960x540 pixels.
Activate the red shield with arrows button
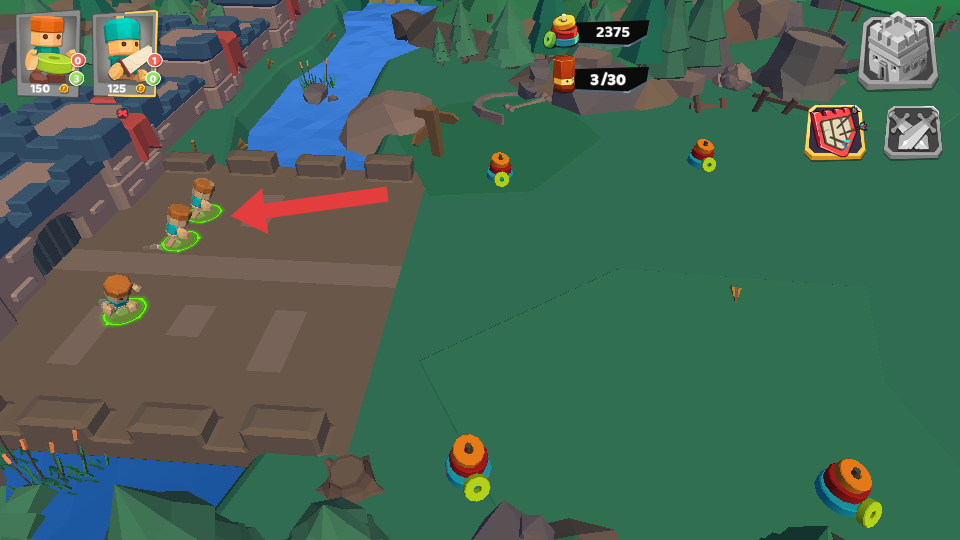836,132
